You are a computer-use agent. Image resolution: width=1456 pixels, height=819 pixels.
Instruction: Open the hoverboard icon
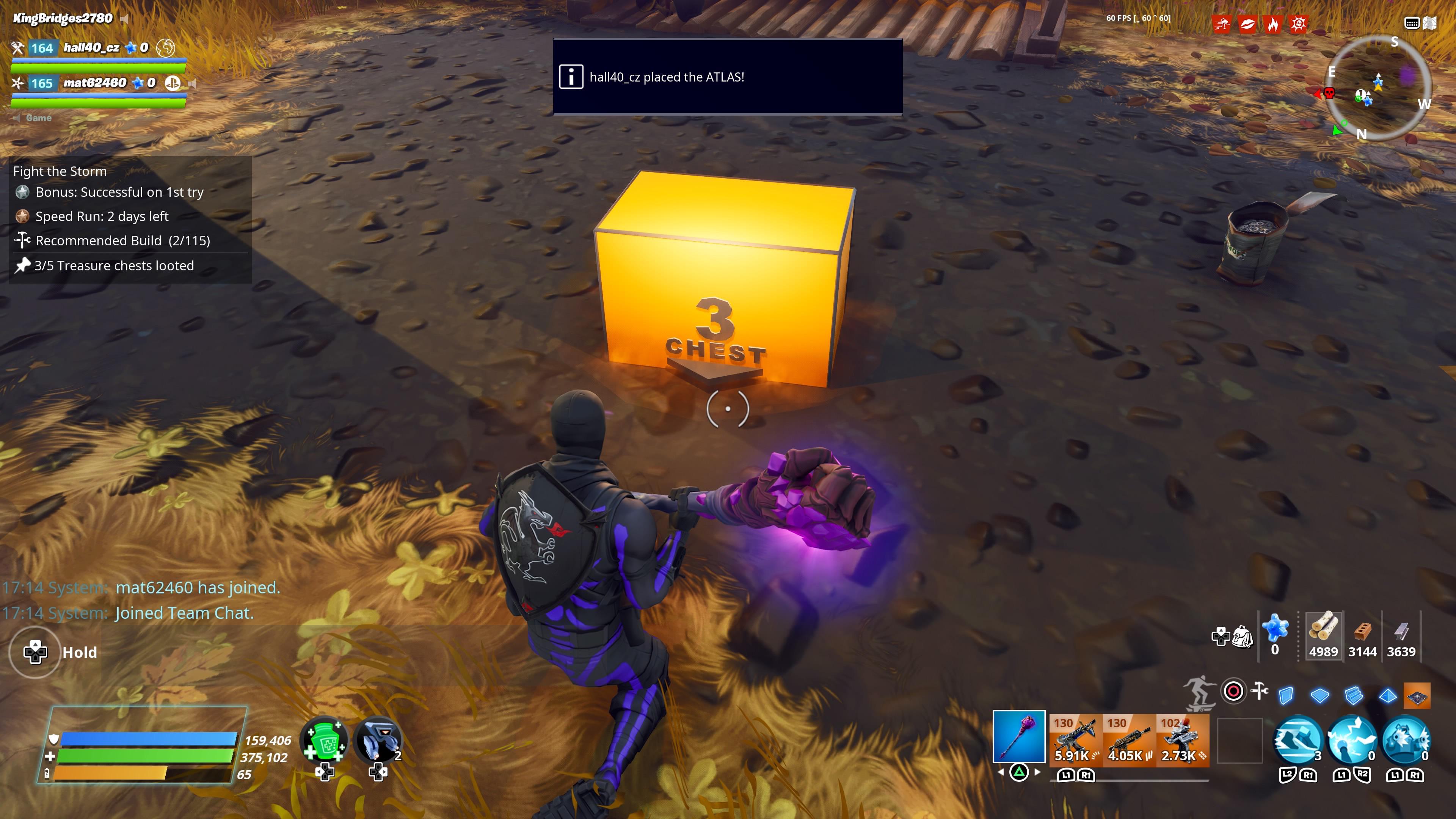tap(1200, 693)
